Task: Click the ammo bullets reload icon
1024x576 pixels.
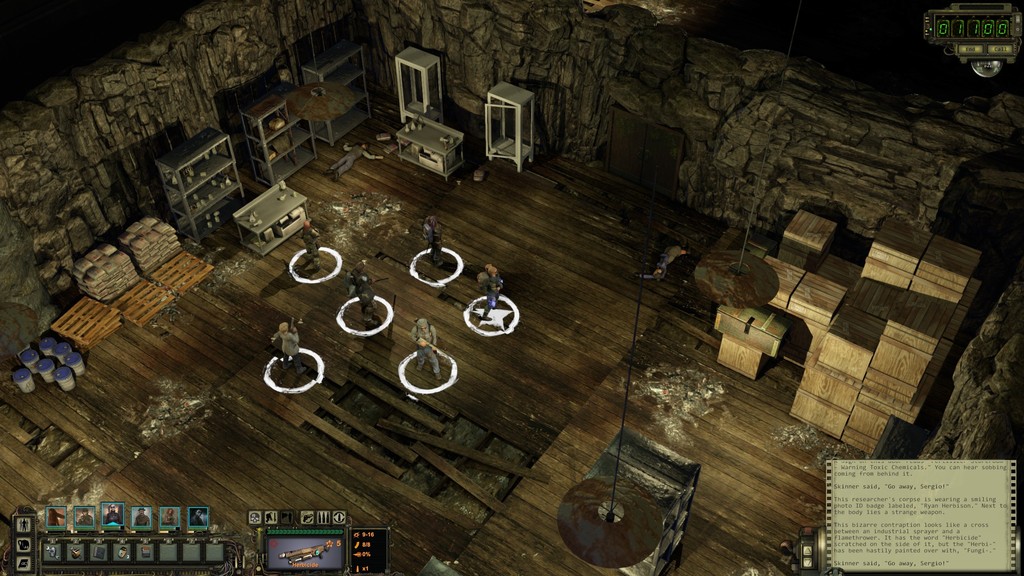Action: coord(322,517)
